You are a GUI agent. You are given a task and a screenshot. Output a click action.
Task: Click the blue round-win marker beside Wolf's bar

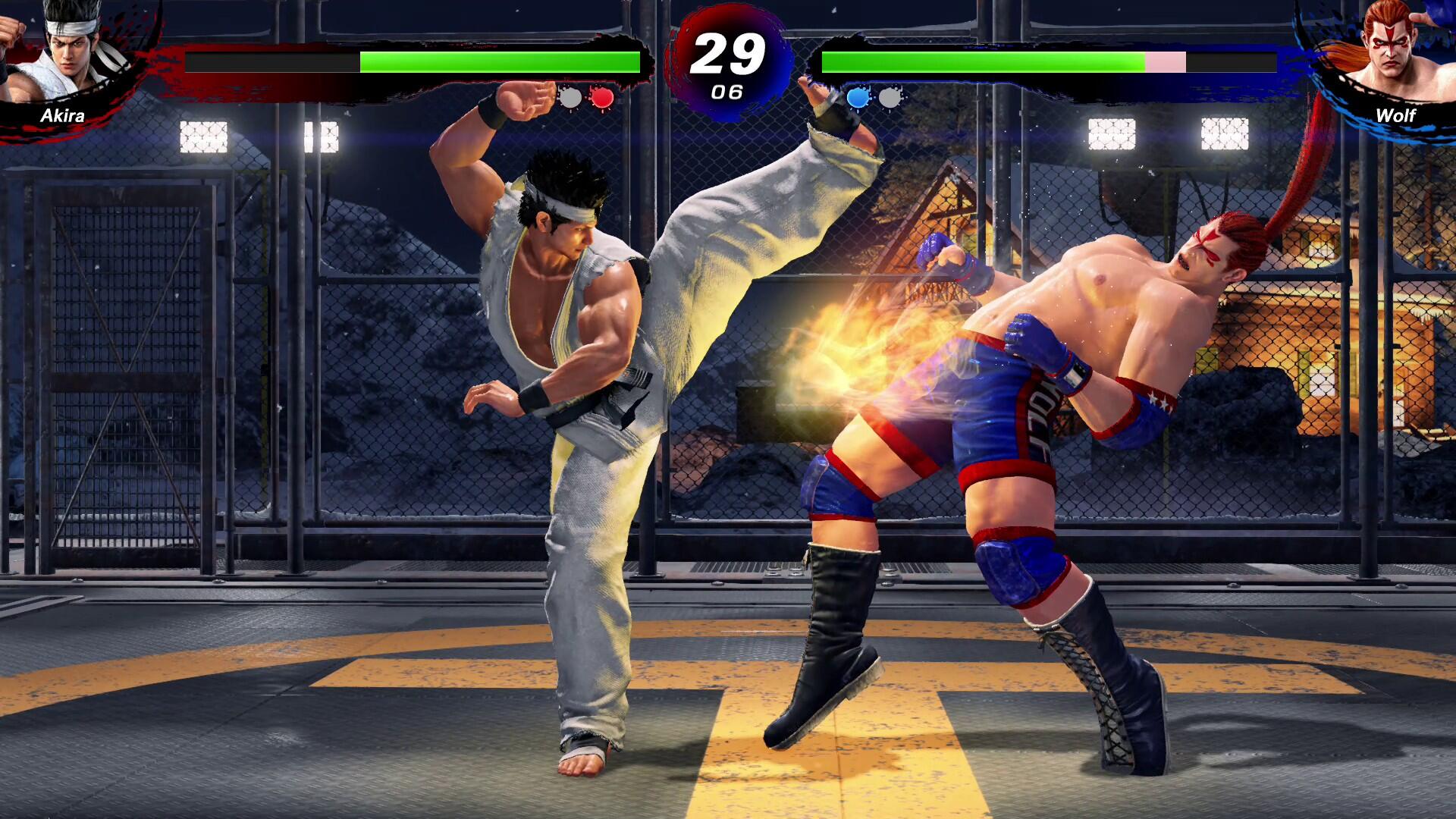[x=856, y=99]
